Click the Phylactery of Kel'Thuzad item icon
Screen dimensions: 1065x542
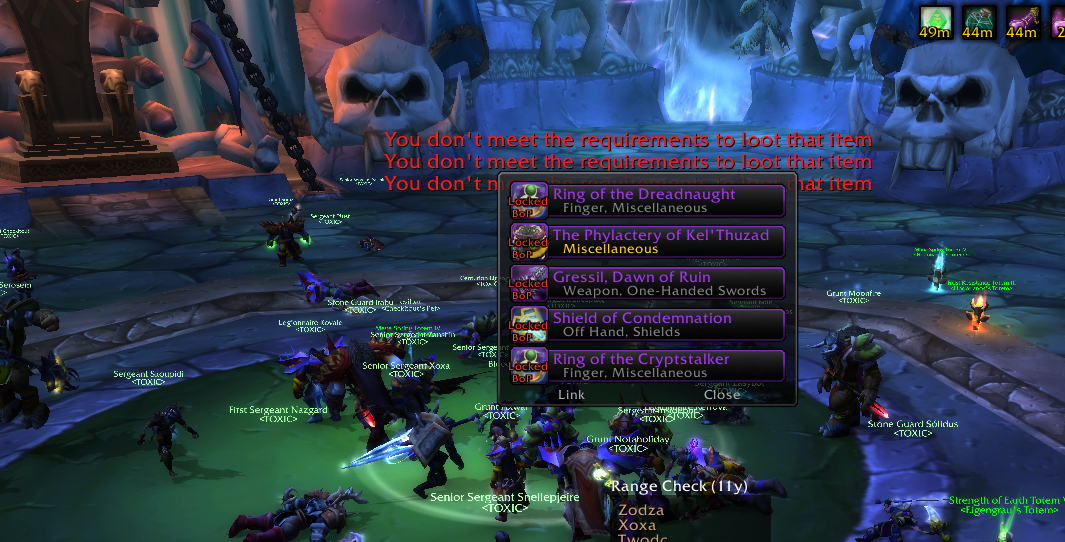[529, 239]
